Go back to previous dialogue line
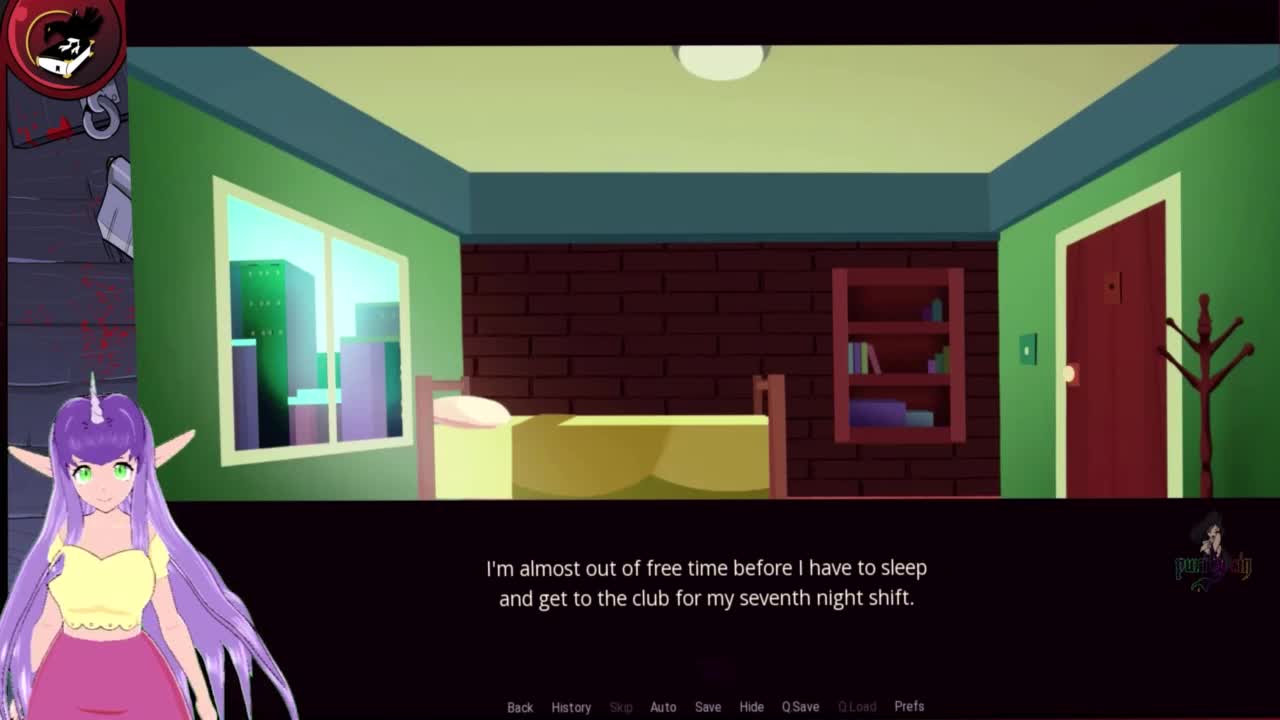This screenshot has height=720, width=1280. click(520, 707)
